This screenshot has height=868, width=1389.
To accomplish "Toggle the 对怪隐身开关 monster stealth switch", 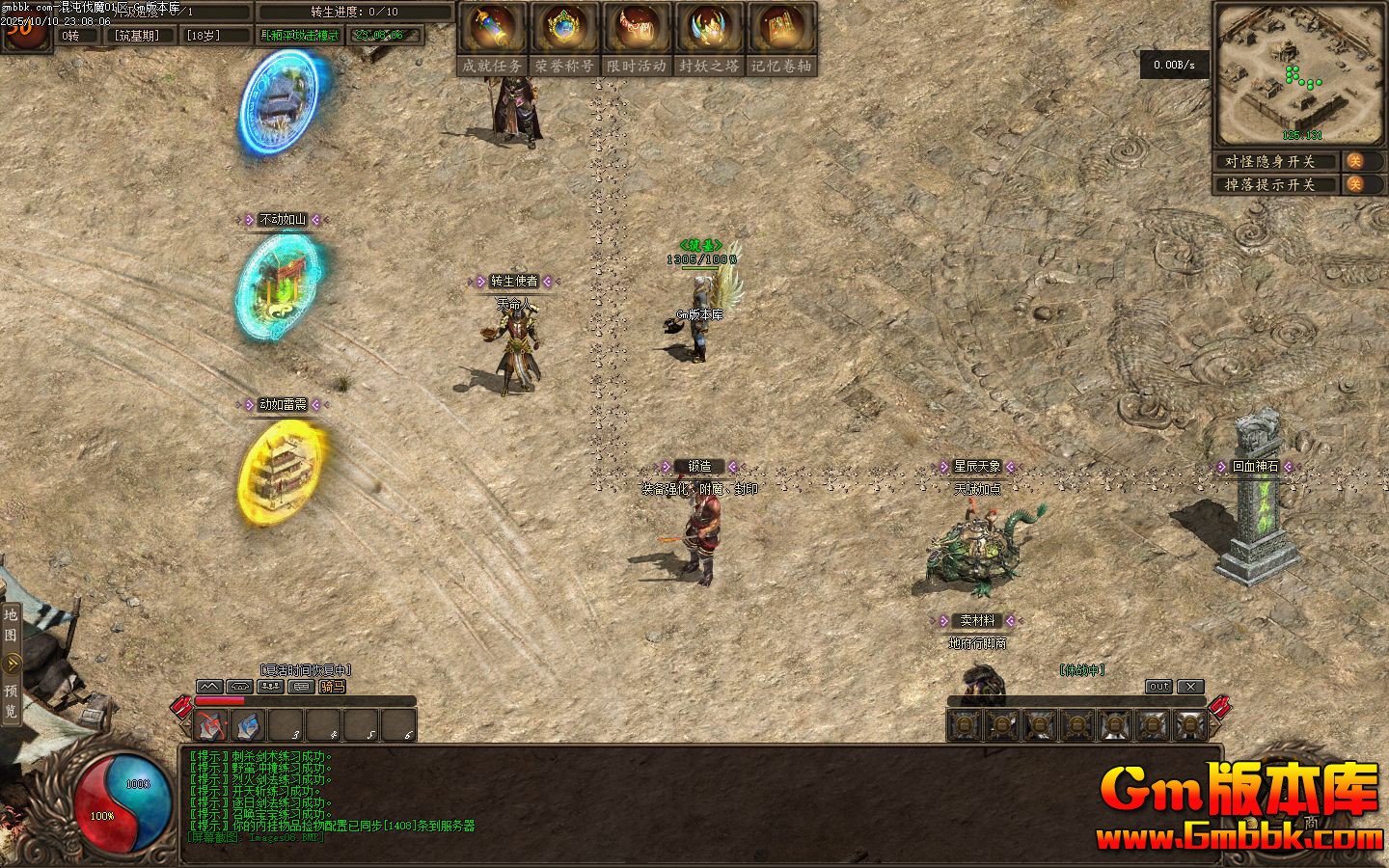I will [1355, 161].
